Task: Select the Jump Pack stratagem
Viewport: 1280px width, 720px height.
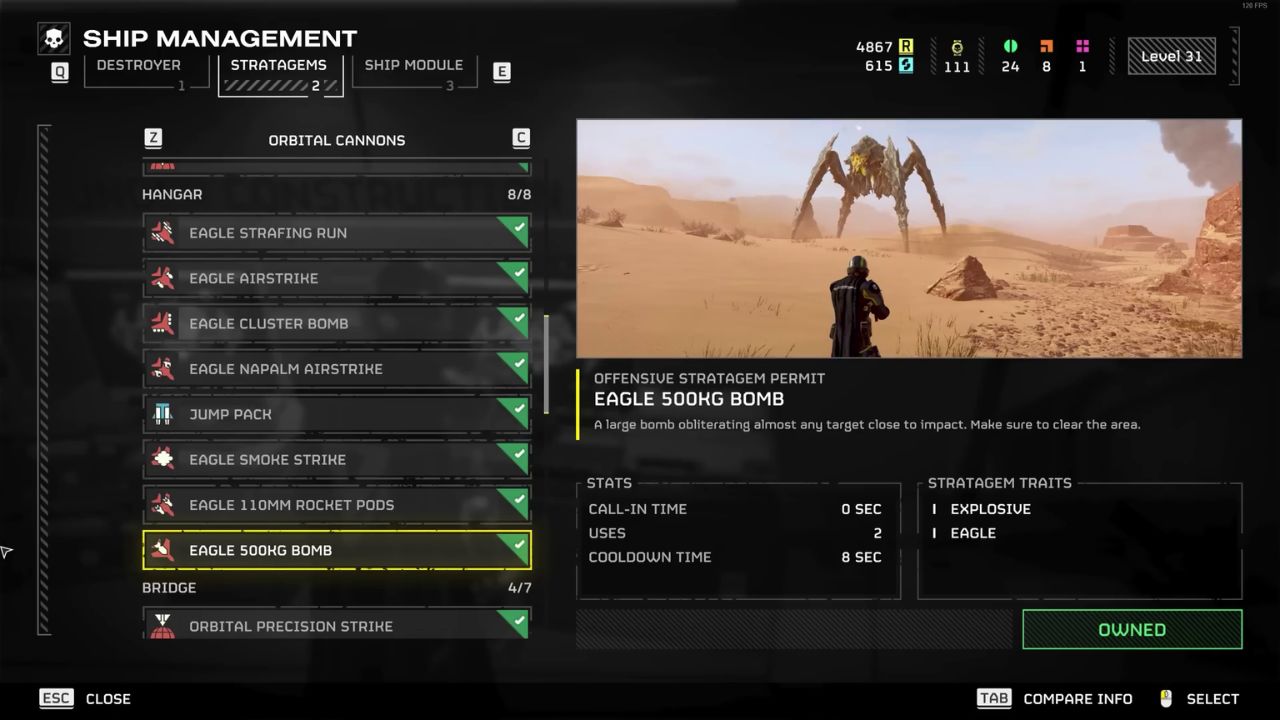Action: [x=336, y=414]
